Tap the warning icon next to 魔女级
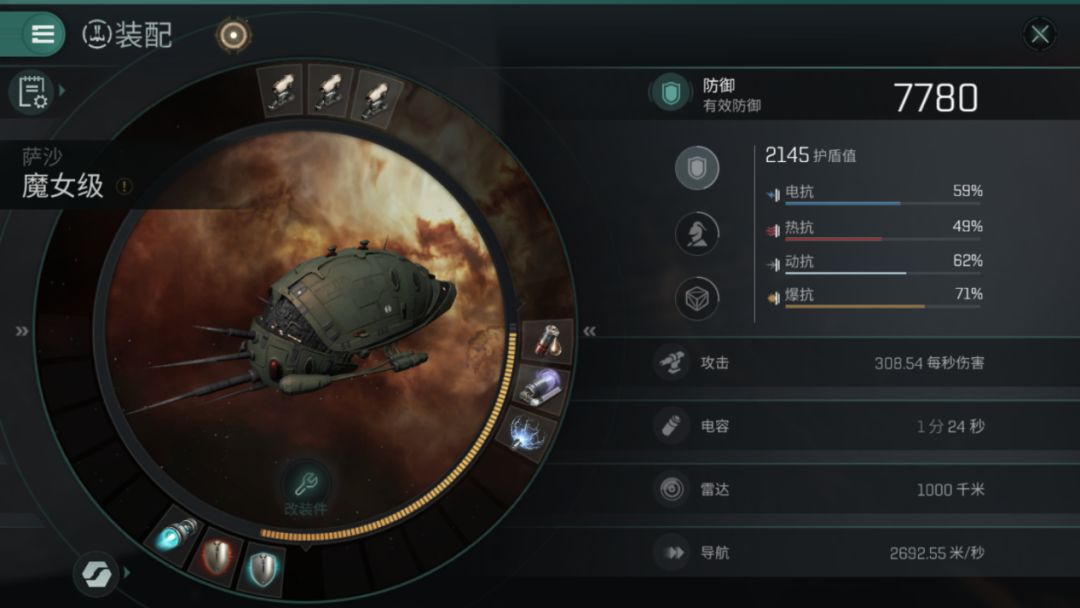The height and width of the screenshot is (608, 1080). (124, 186)
